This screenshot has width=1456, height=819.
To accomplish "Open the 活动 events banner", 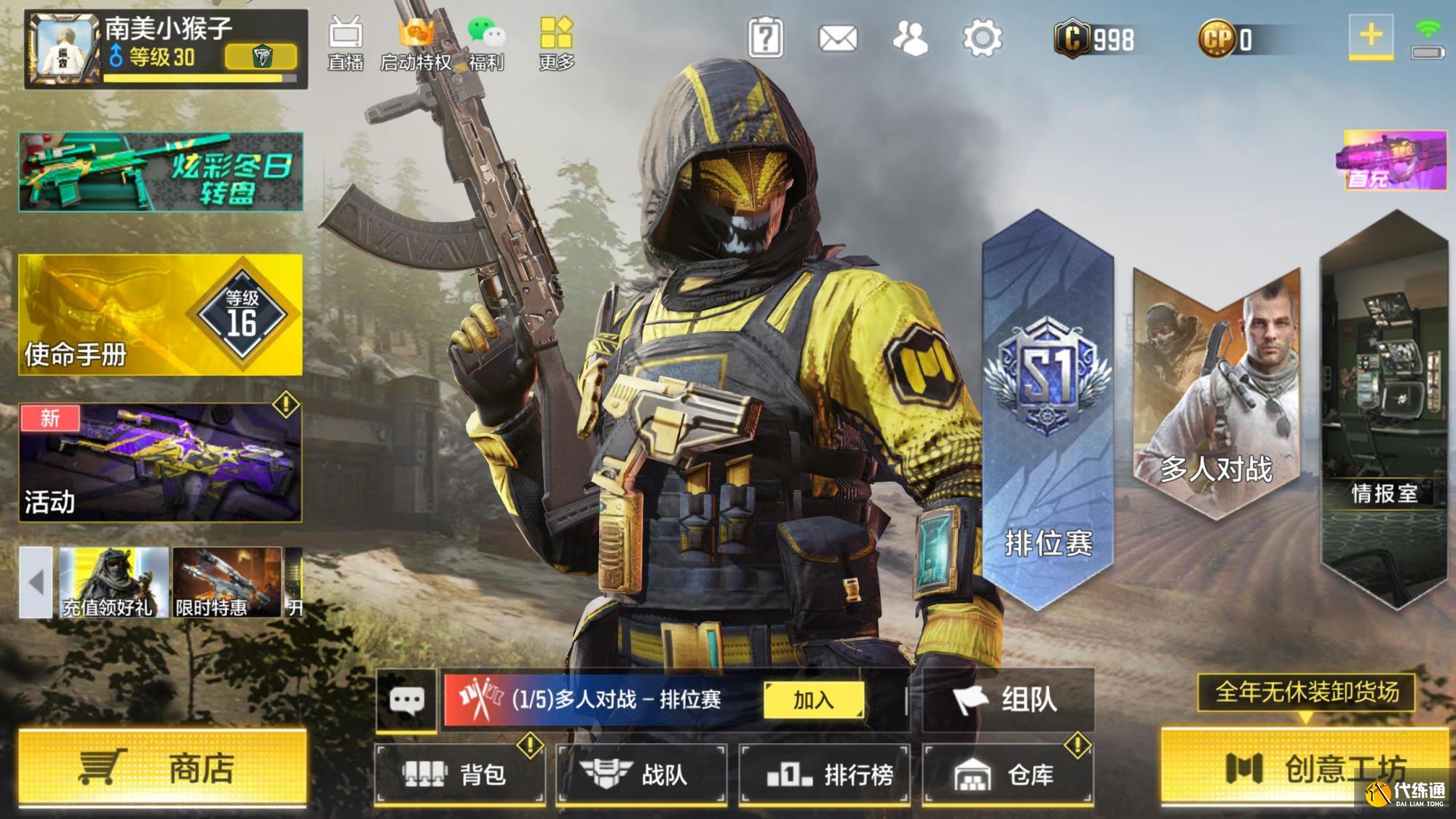I will tap(160, 462).
